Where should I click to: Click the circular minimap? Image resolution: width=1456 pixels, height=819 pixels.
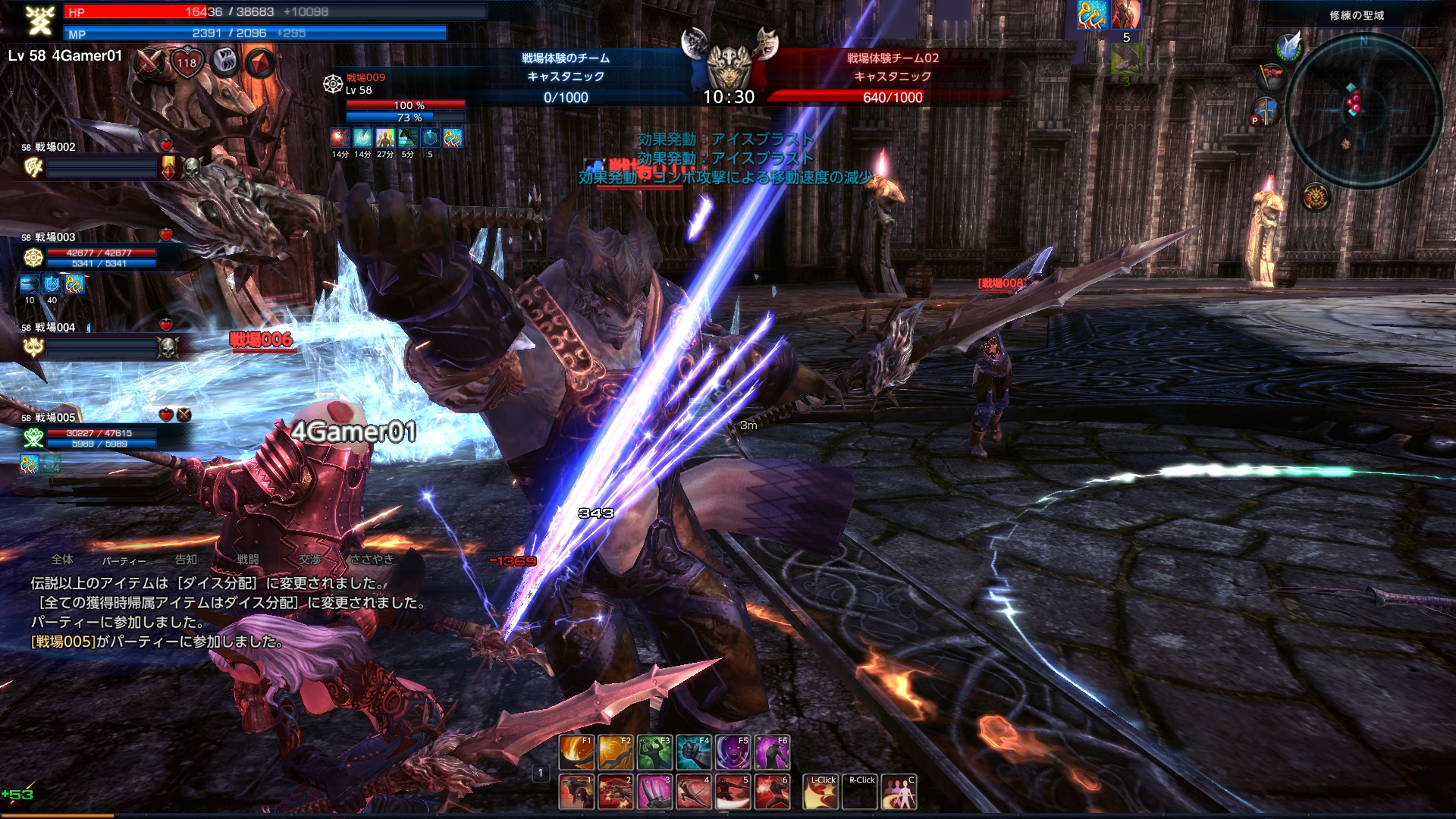pos(1363,110)
